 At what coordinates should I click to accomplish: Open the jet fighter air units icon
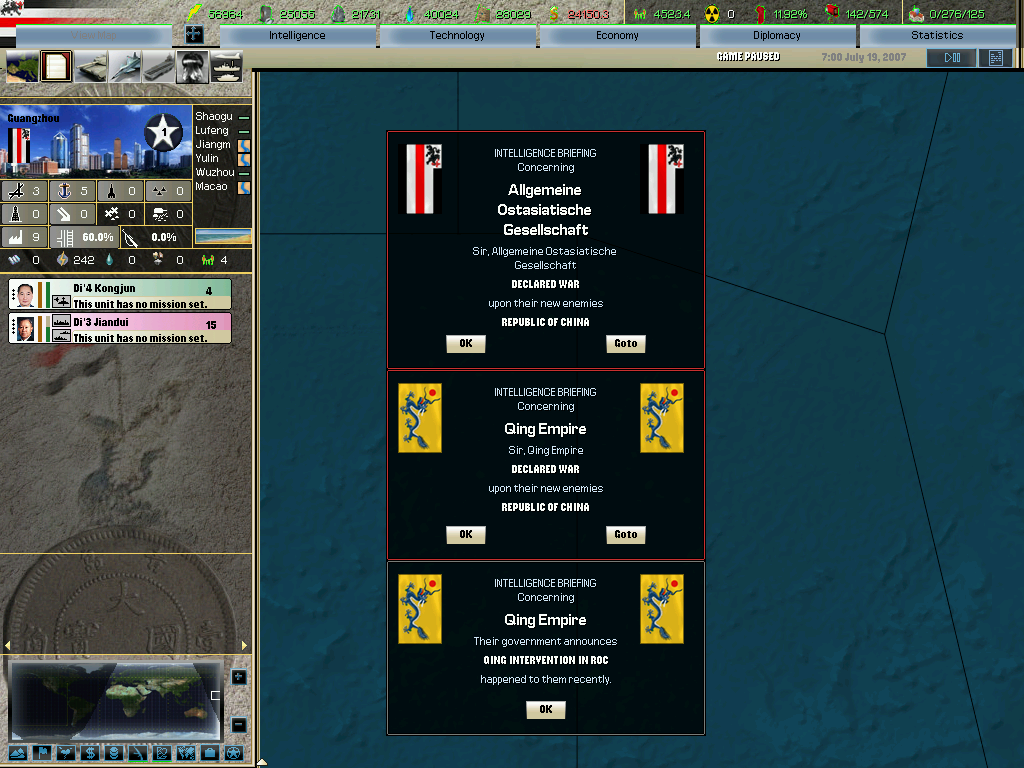126,67
